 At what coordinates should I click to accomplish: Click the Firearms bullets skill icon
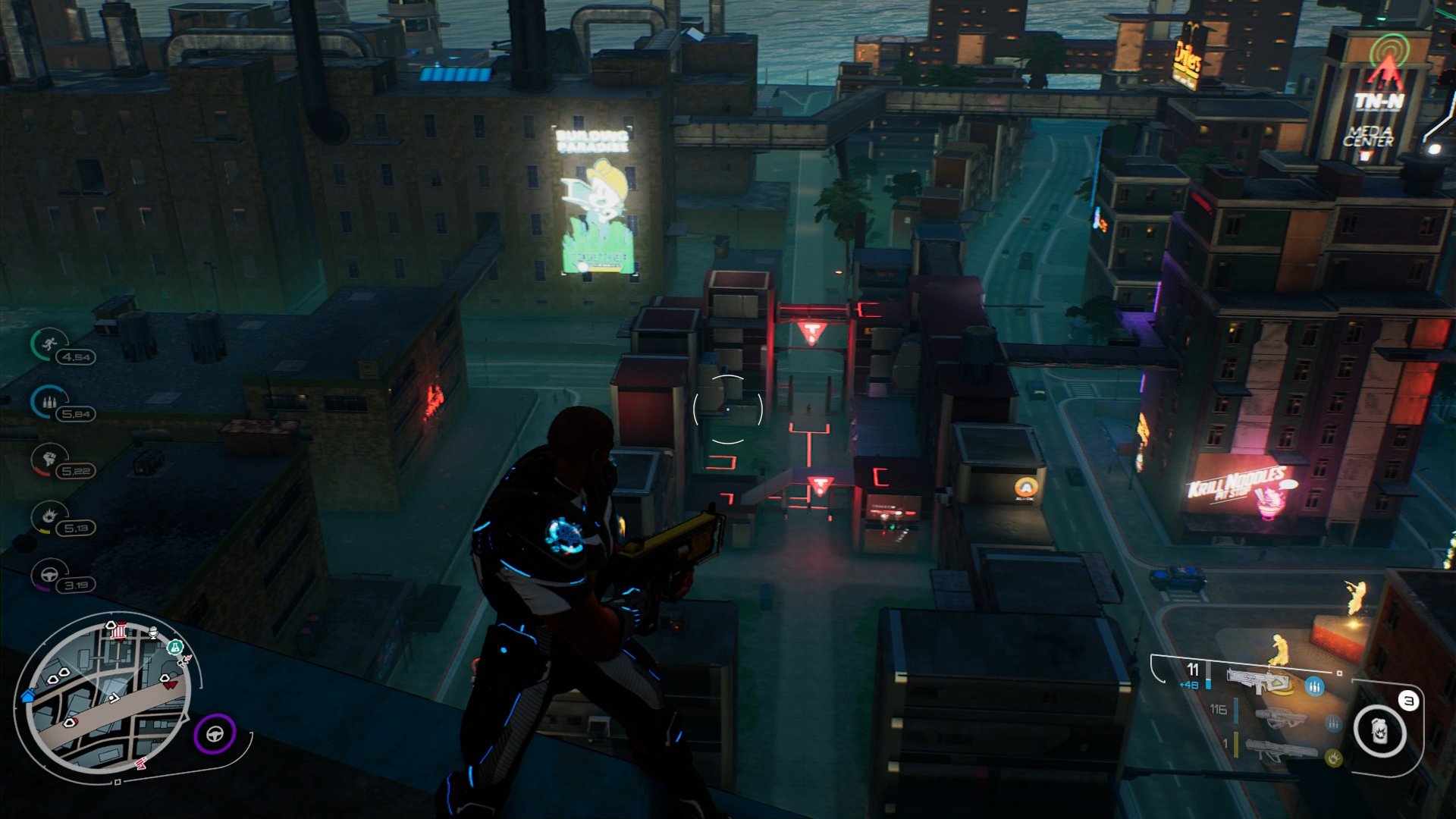point(49,400)
